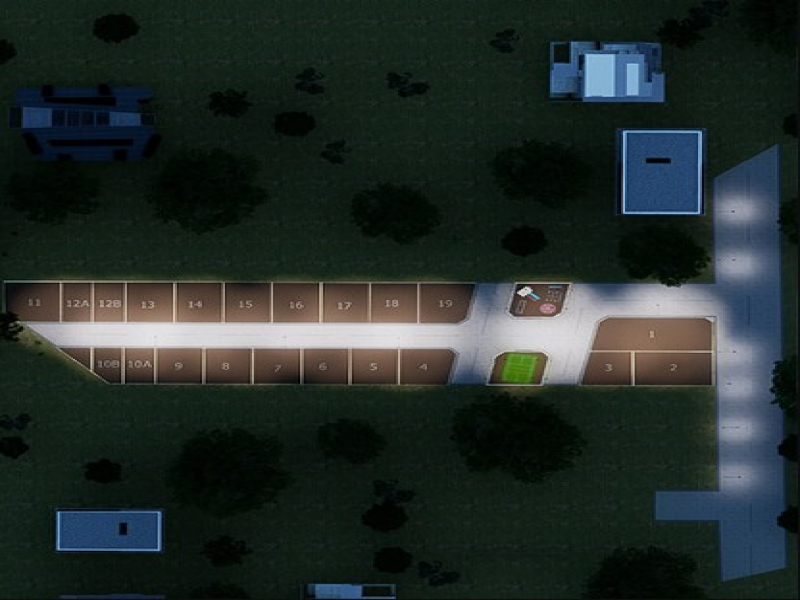The image size is (800, 600).
Task: Choose plot number 19
Action: pyautogui.click(x=444, y=303)
